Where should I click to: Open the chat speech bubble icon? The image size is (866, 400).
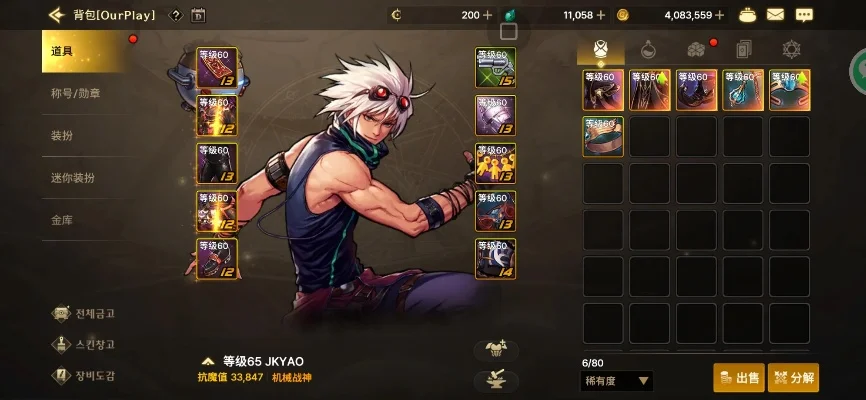(x=804, y=15)
